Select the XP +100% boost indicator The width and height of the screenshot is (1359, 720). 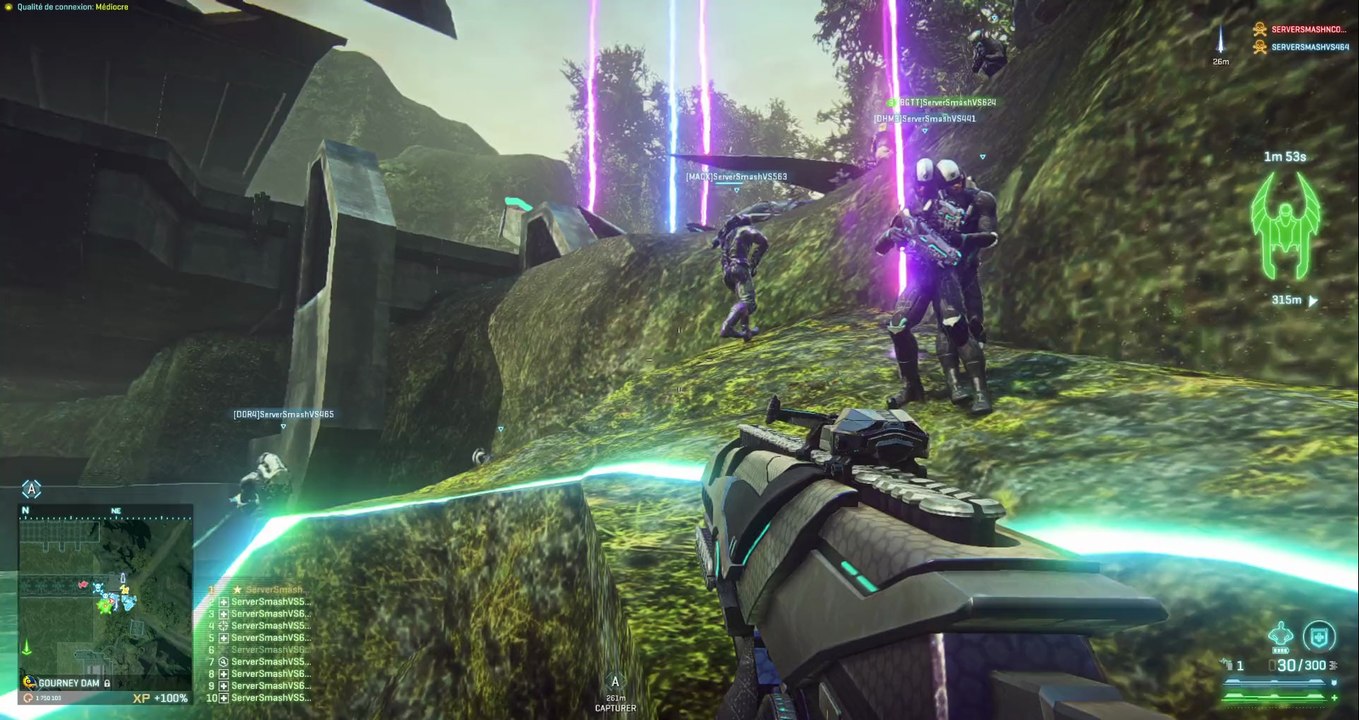pos(160,698)
